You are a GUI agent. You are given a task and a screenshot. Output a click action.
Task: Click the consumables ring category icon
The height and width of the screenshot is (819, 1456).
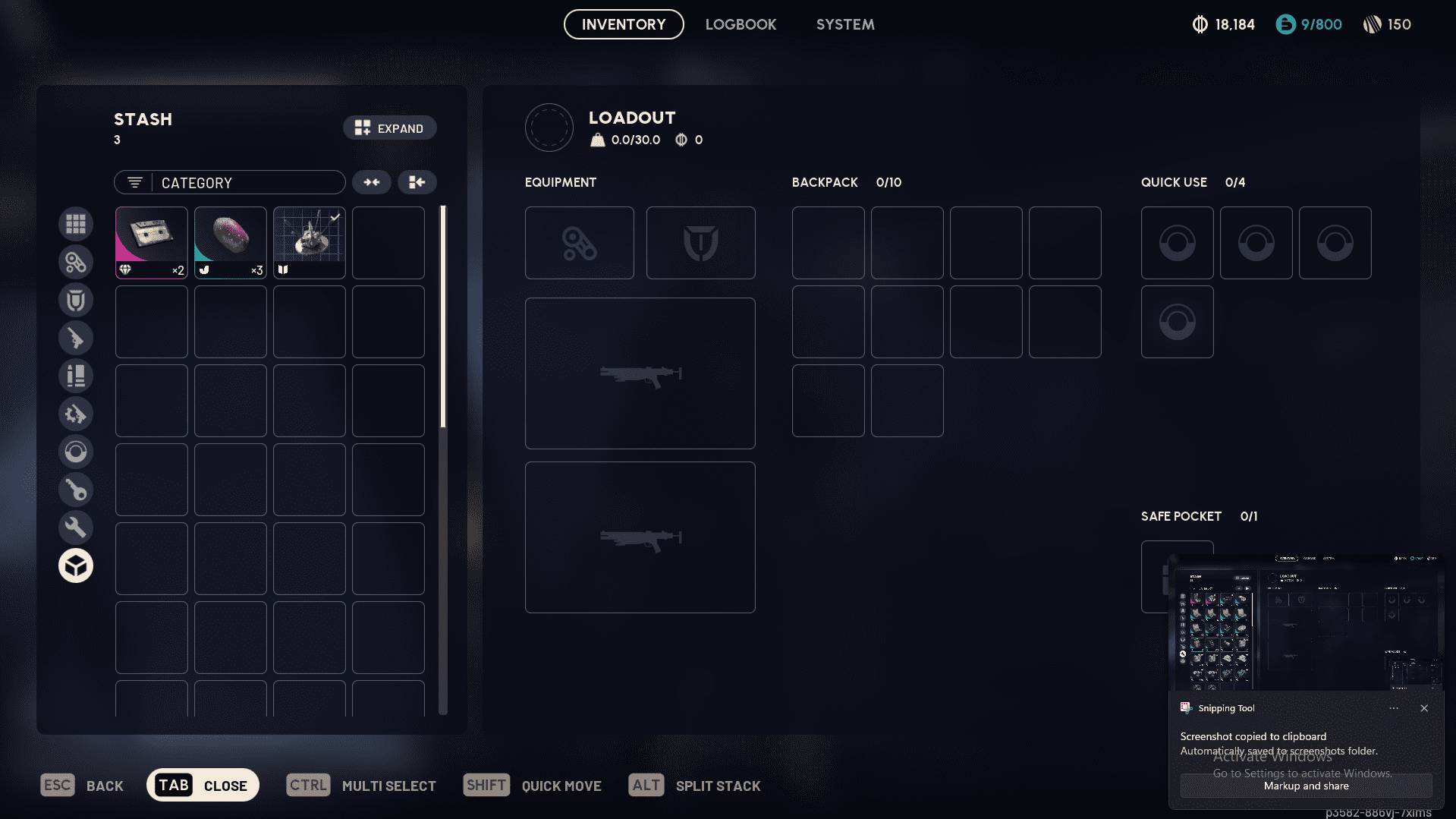(x=76, y=452)
